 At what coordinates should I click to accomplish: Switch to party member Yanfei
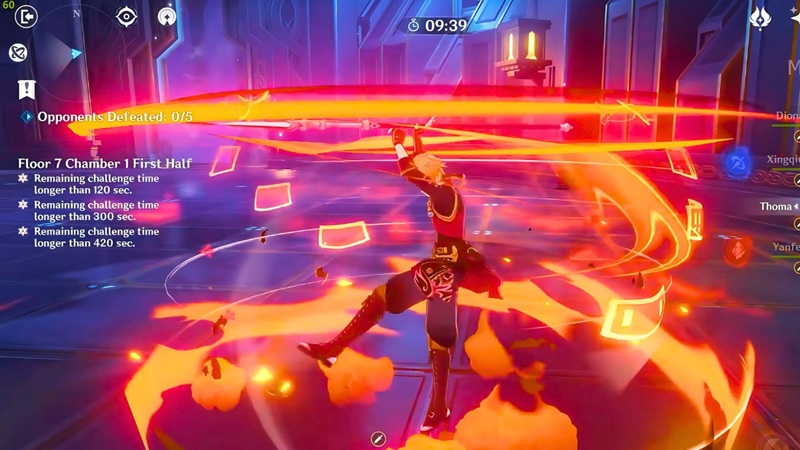point(785,246)
